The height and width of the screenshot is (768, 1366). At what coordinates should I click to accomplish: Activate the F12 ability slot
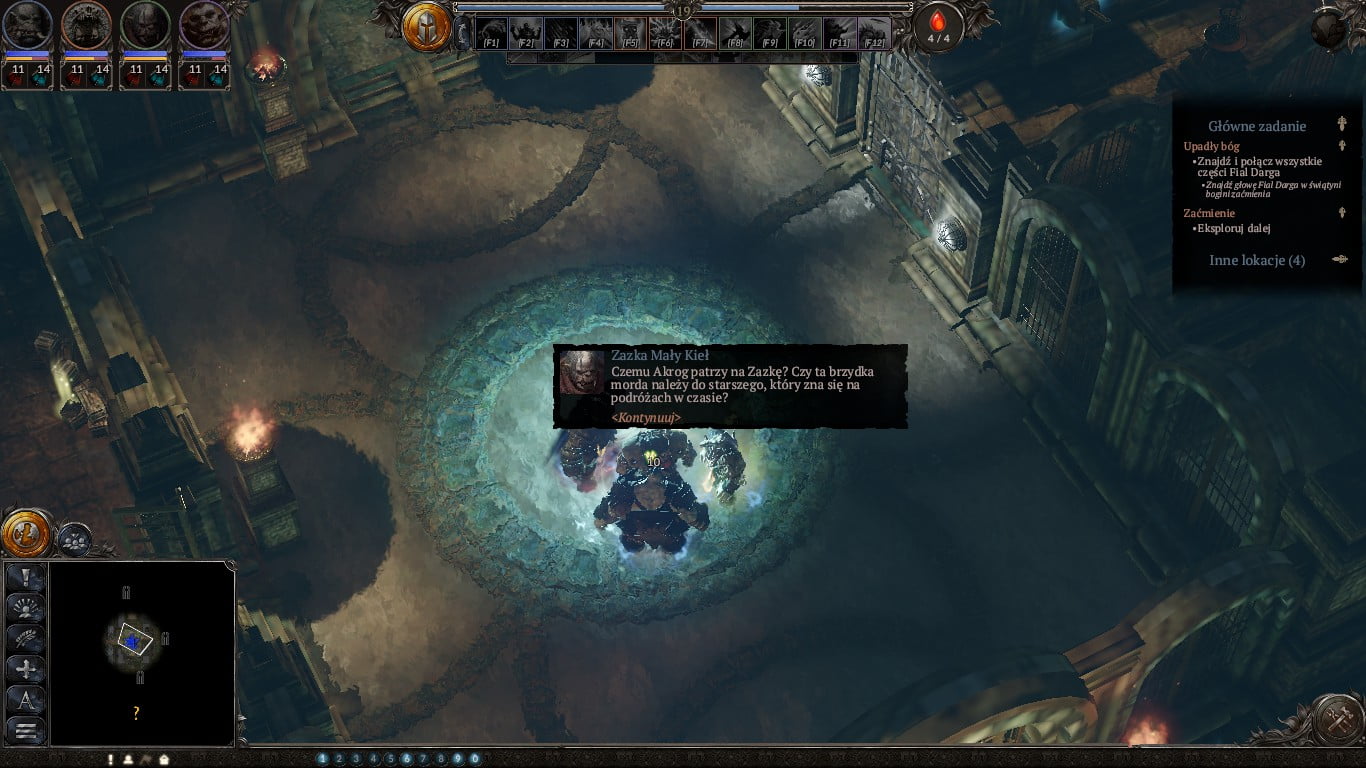[x=874, y=33]
